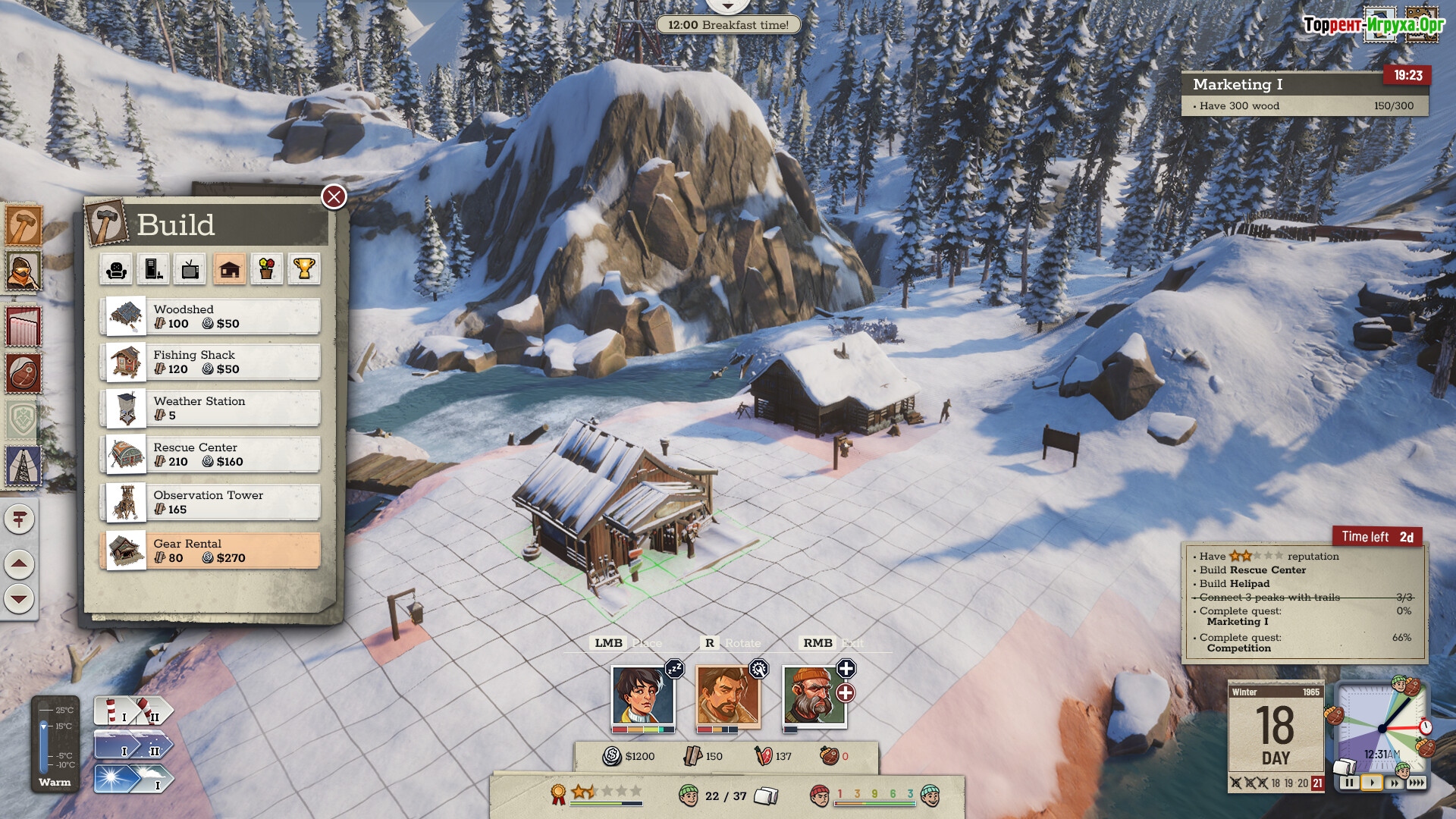Open the masked ranger staff icon
The height and width of the screenshot is (819, 1456).
pyautogui.click(x=23, y=271)
